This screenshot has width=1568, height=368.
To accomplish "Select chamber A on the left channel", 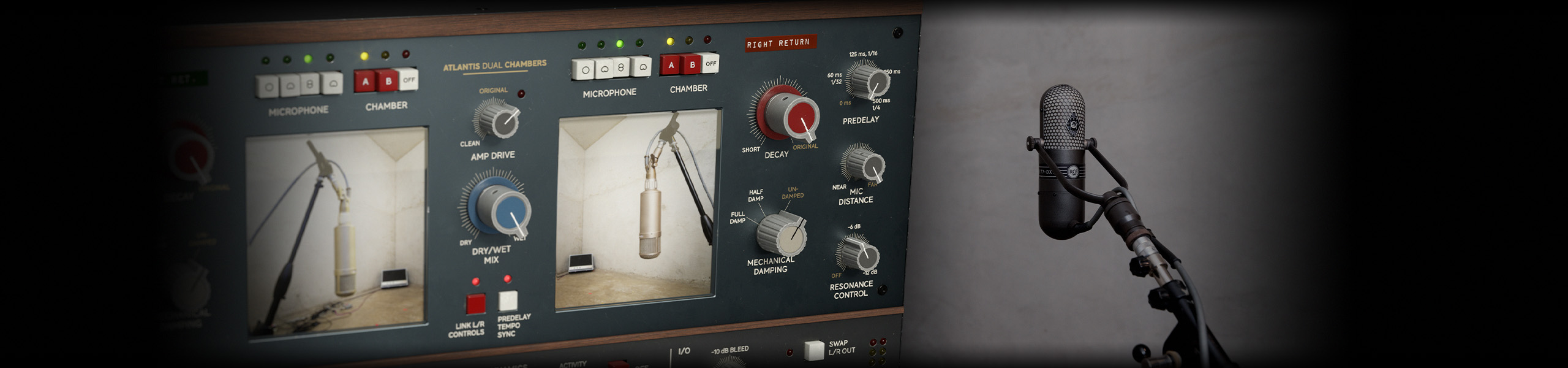I will (366, 82).
